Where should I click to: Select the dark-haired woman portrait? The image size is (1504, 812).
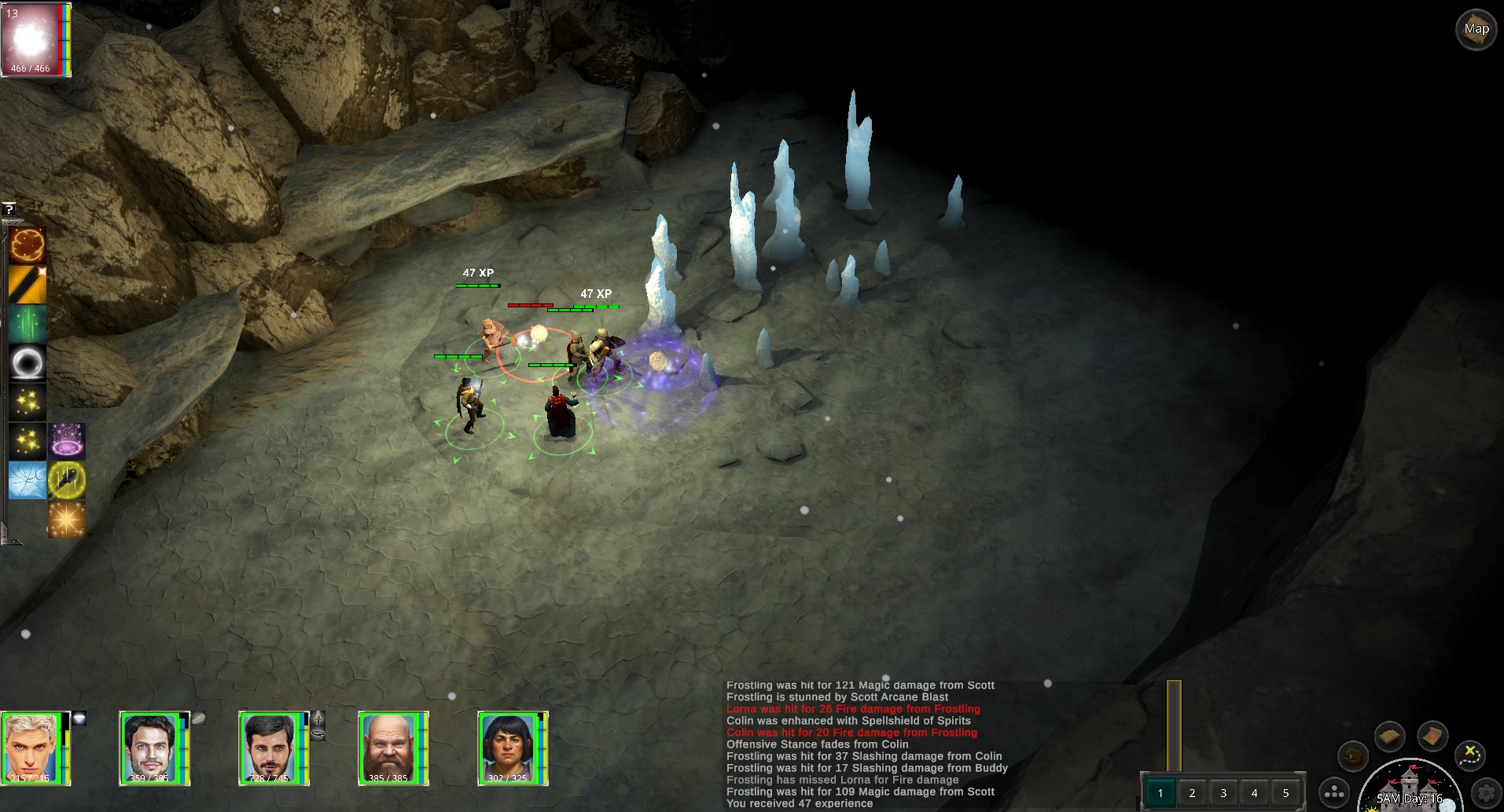tap(508, 747)
